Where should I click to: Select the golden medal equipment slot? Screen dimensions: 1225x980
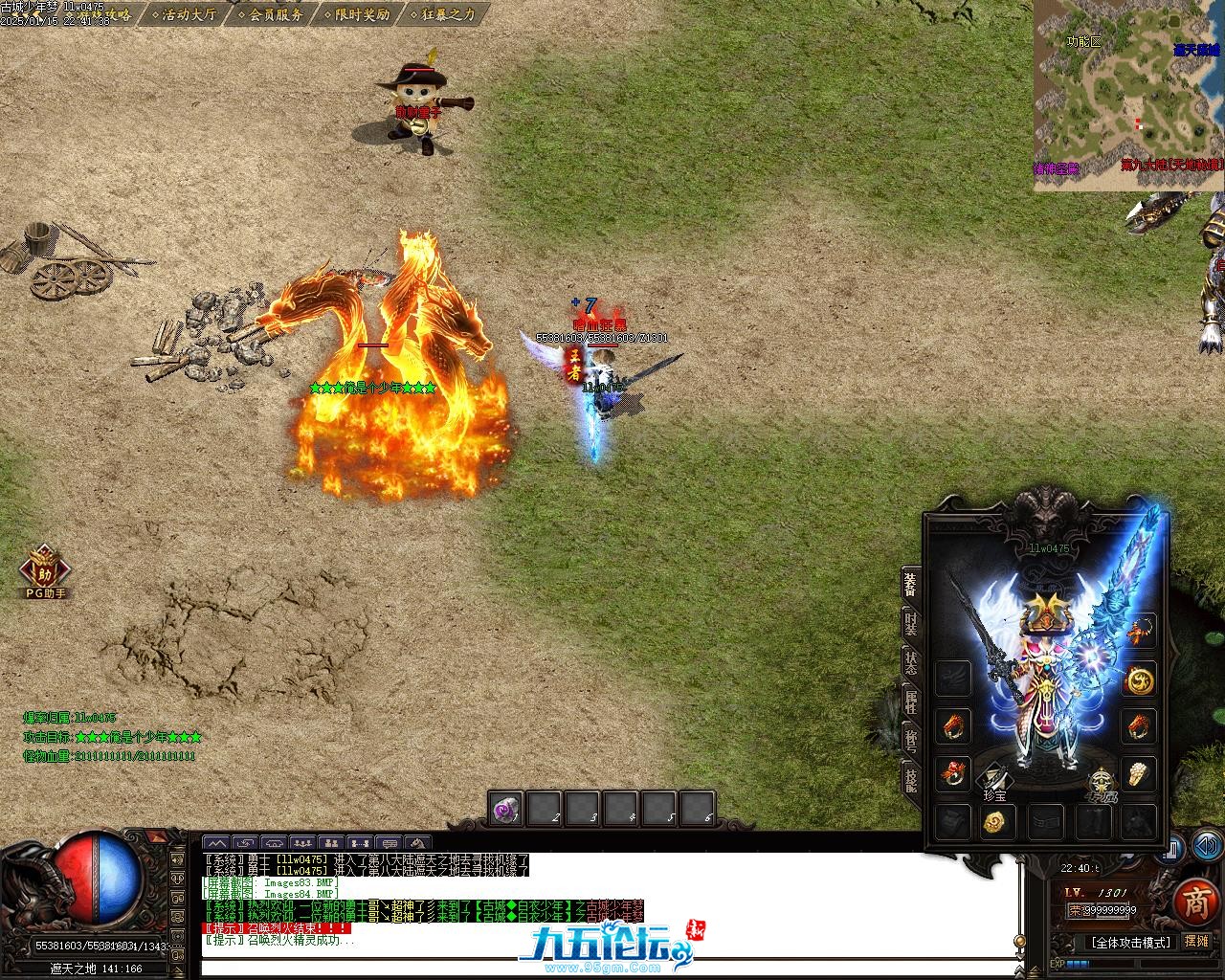coord(1139,679)
